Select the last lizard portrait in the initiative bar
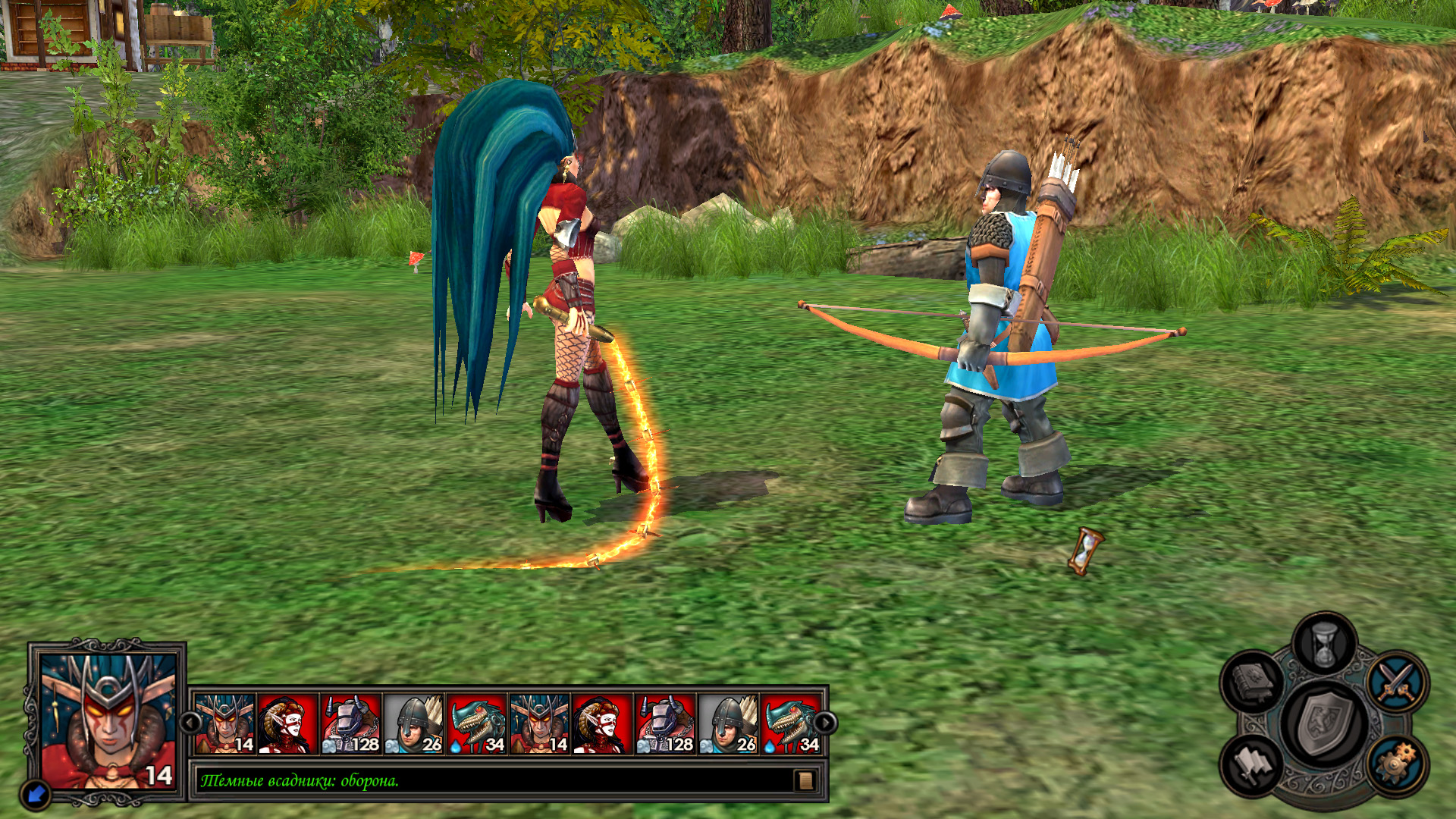 point(792,724)
